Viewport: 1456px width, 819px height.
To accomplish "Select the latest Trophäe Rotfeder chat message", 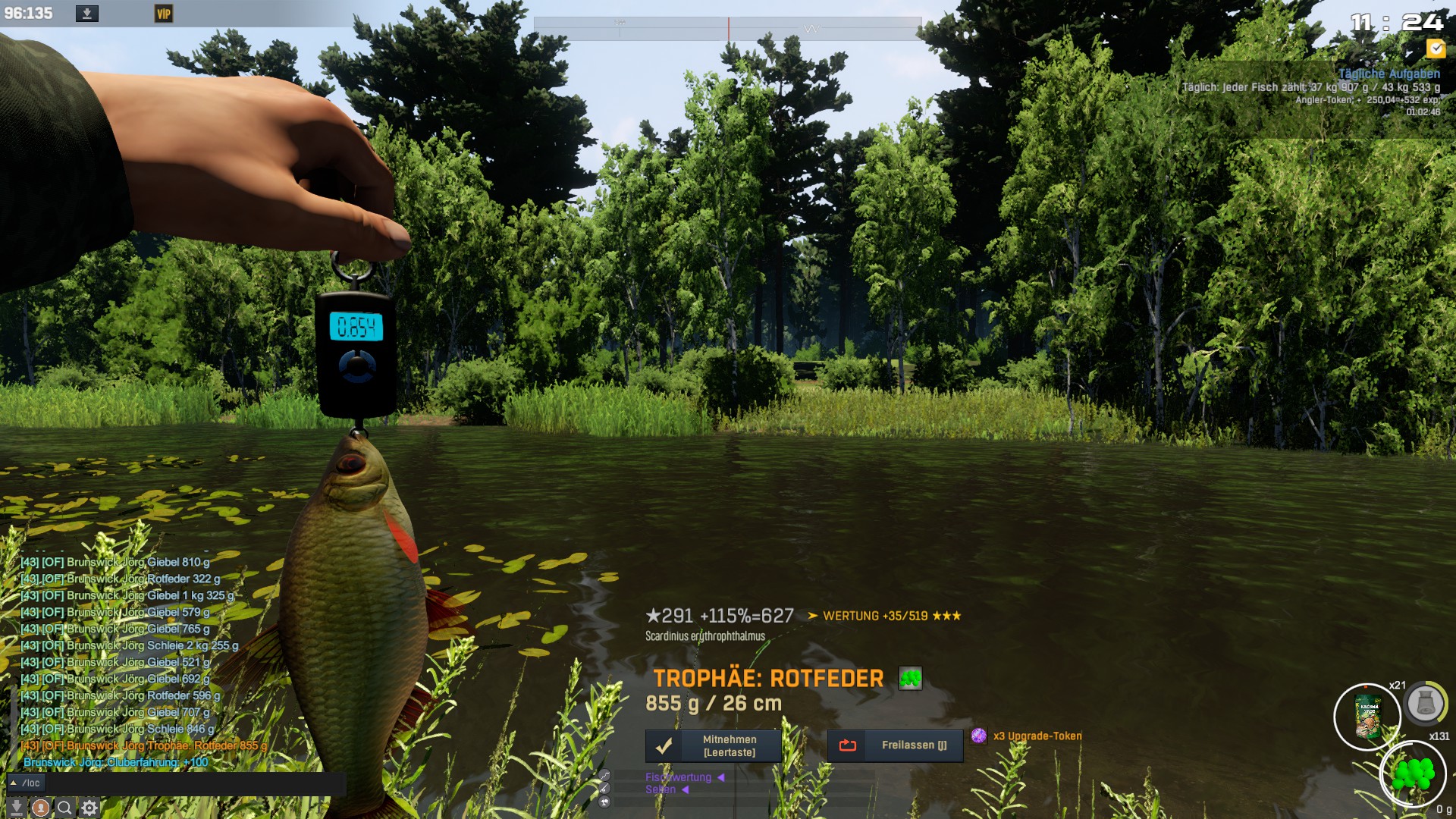I will pos(144,745).
